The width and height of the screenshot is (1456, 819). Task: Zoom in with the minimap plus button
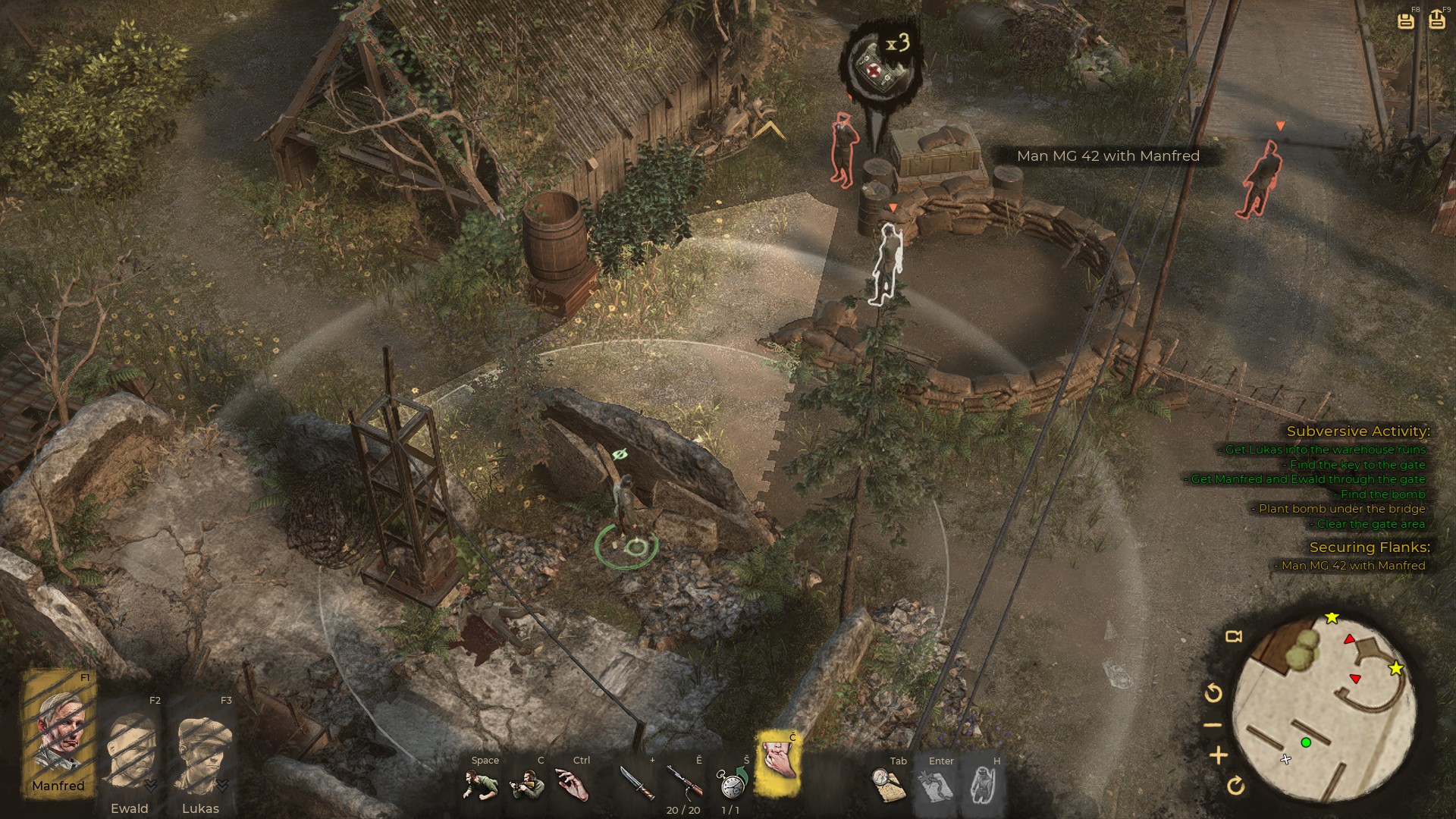1219,755
